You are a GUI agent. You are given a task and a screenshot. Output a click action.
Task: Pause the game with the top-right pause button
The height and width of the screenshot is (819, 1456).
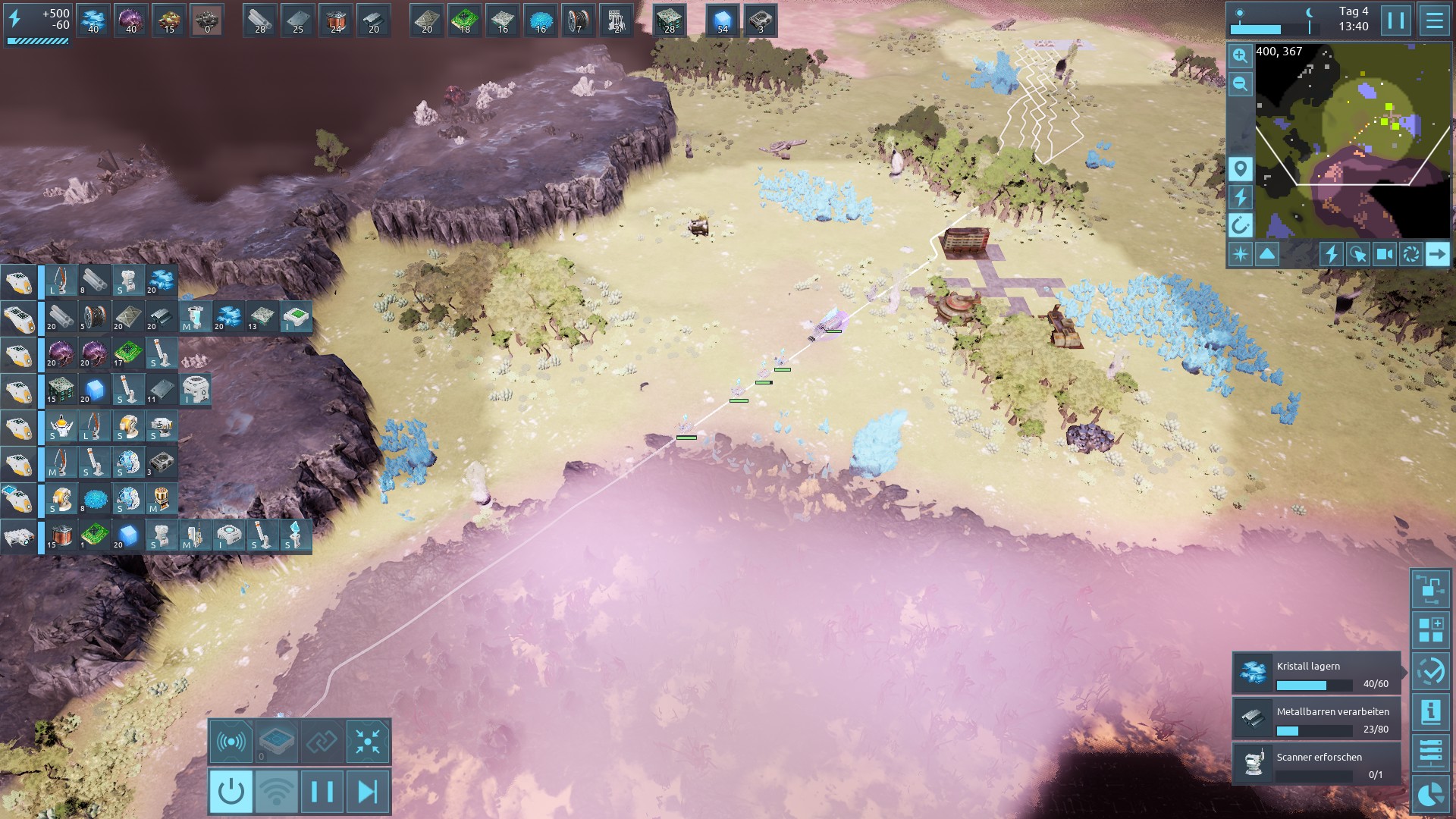(x=1395, y=20)
